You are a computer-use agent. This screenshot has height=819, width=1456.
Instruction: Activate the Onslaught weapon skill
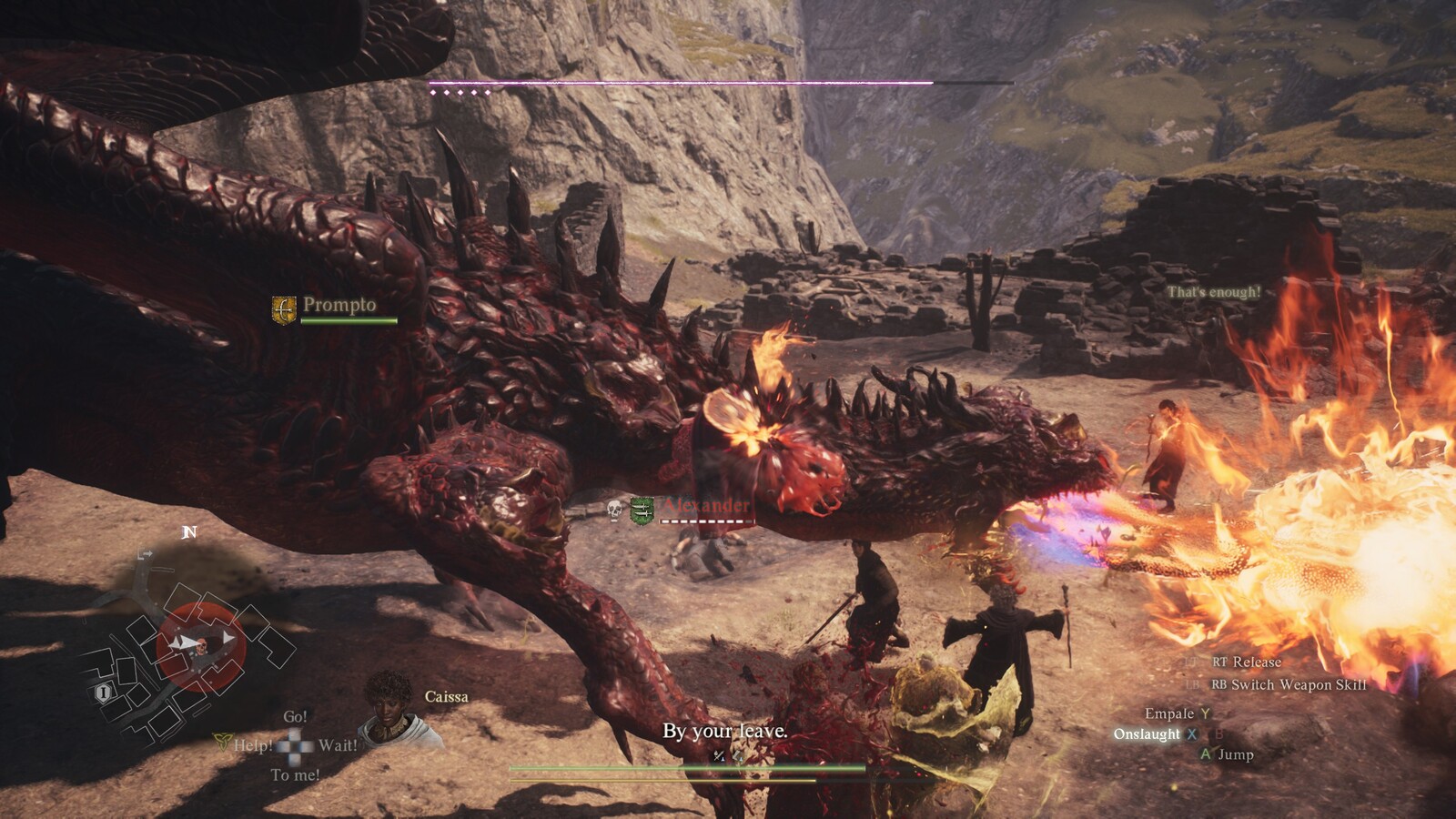[x=1147, y=734]
